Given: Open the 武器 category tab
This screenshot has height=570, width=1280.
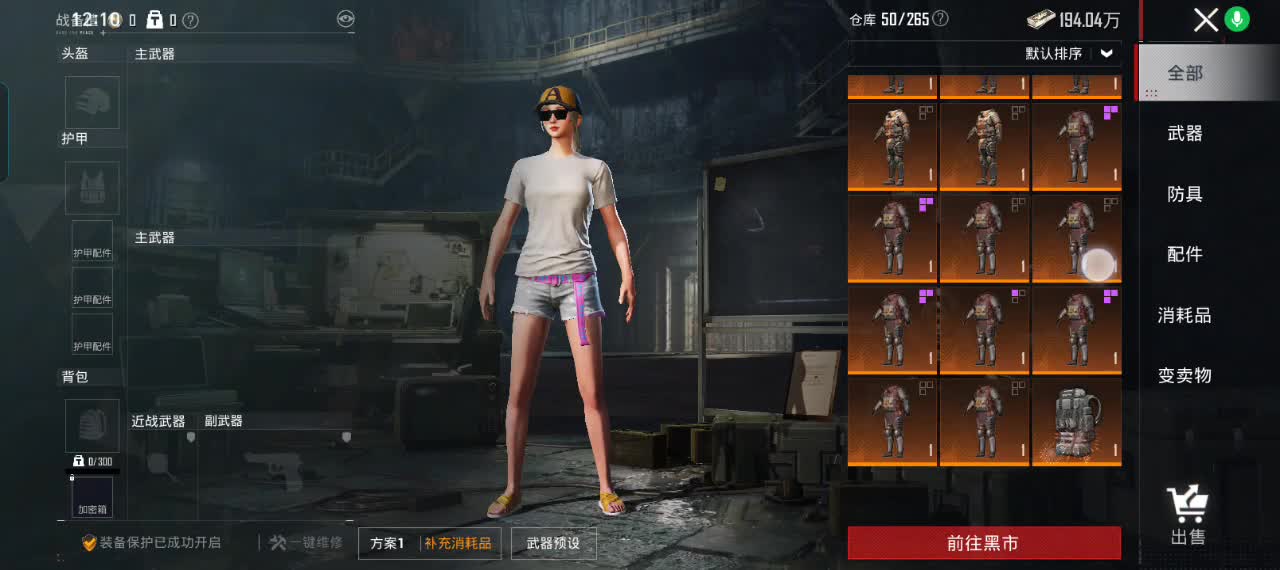Looking at the screenshot, I should coord(1185,133).
